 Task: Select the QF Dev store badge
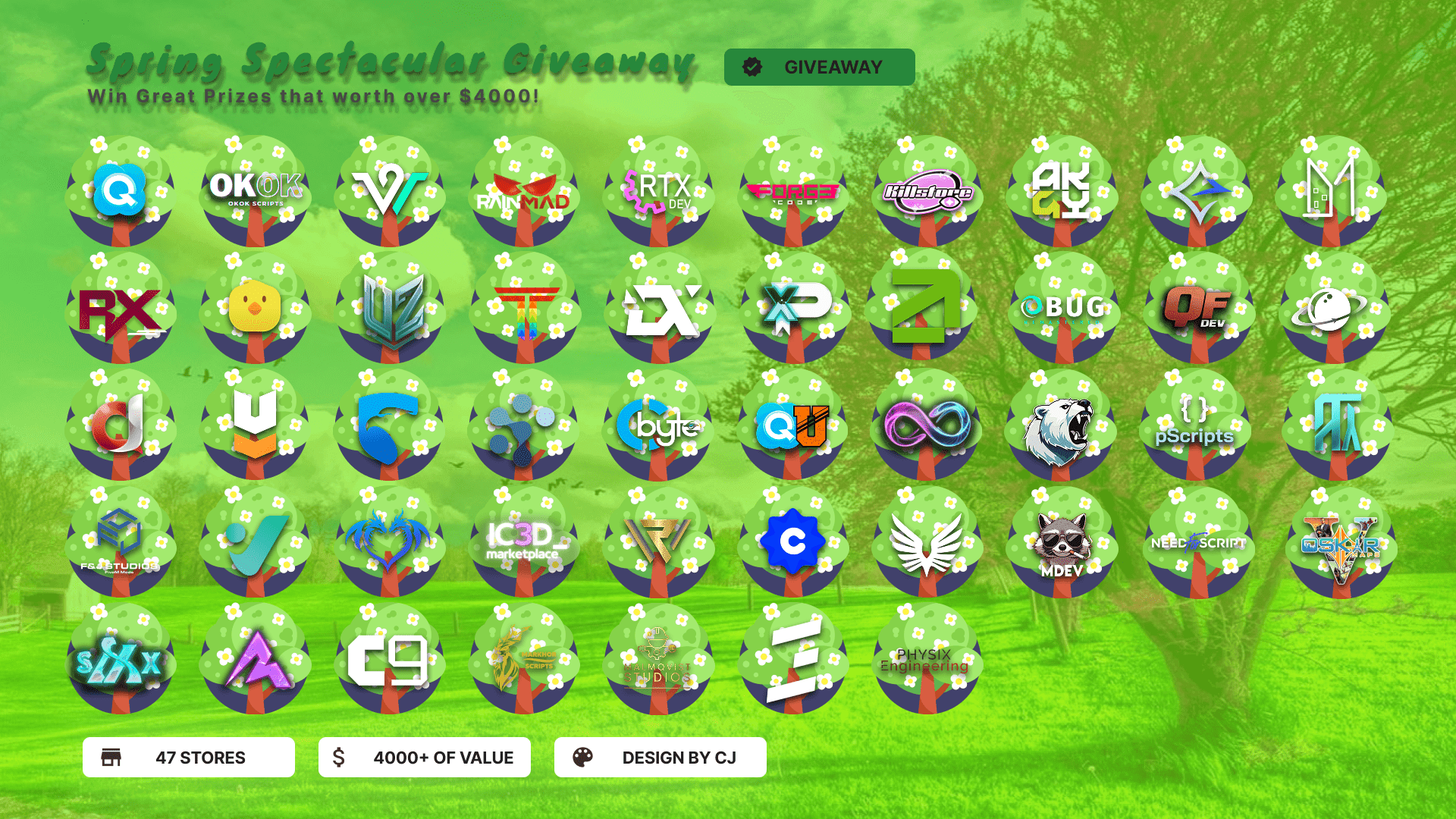tap(1198, 307)
